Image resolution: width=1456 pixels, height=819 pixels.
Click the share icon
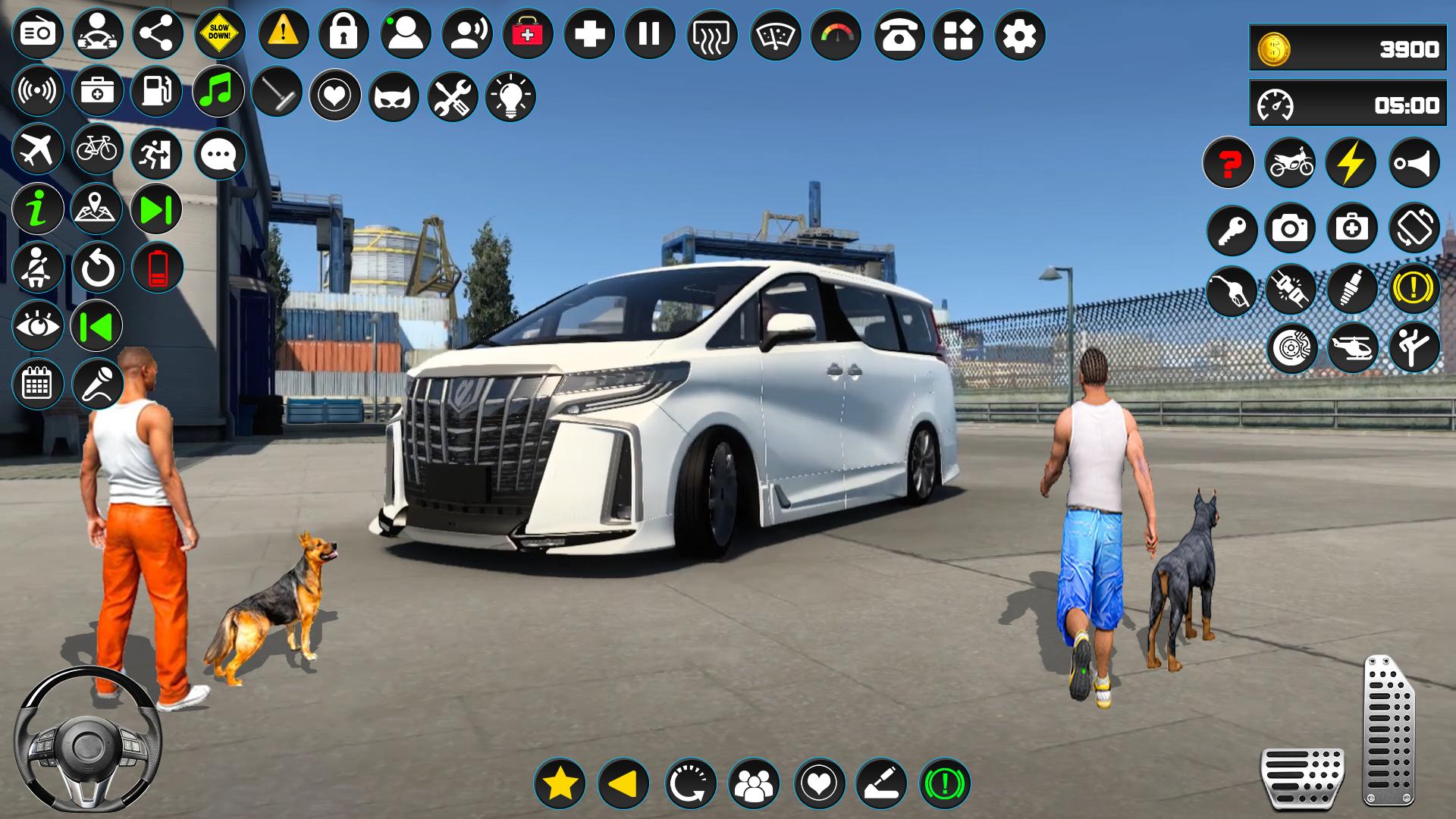click(158, 34)
